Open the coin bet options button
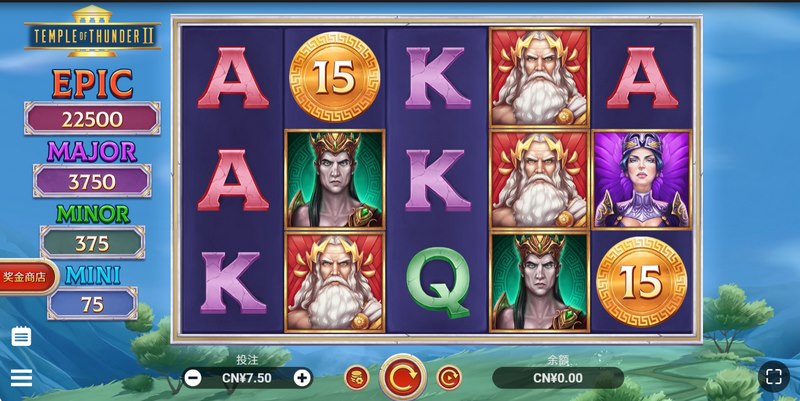800x401 pixels. pos(357,377)
